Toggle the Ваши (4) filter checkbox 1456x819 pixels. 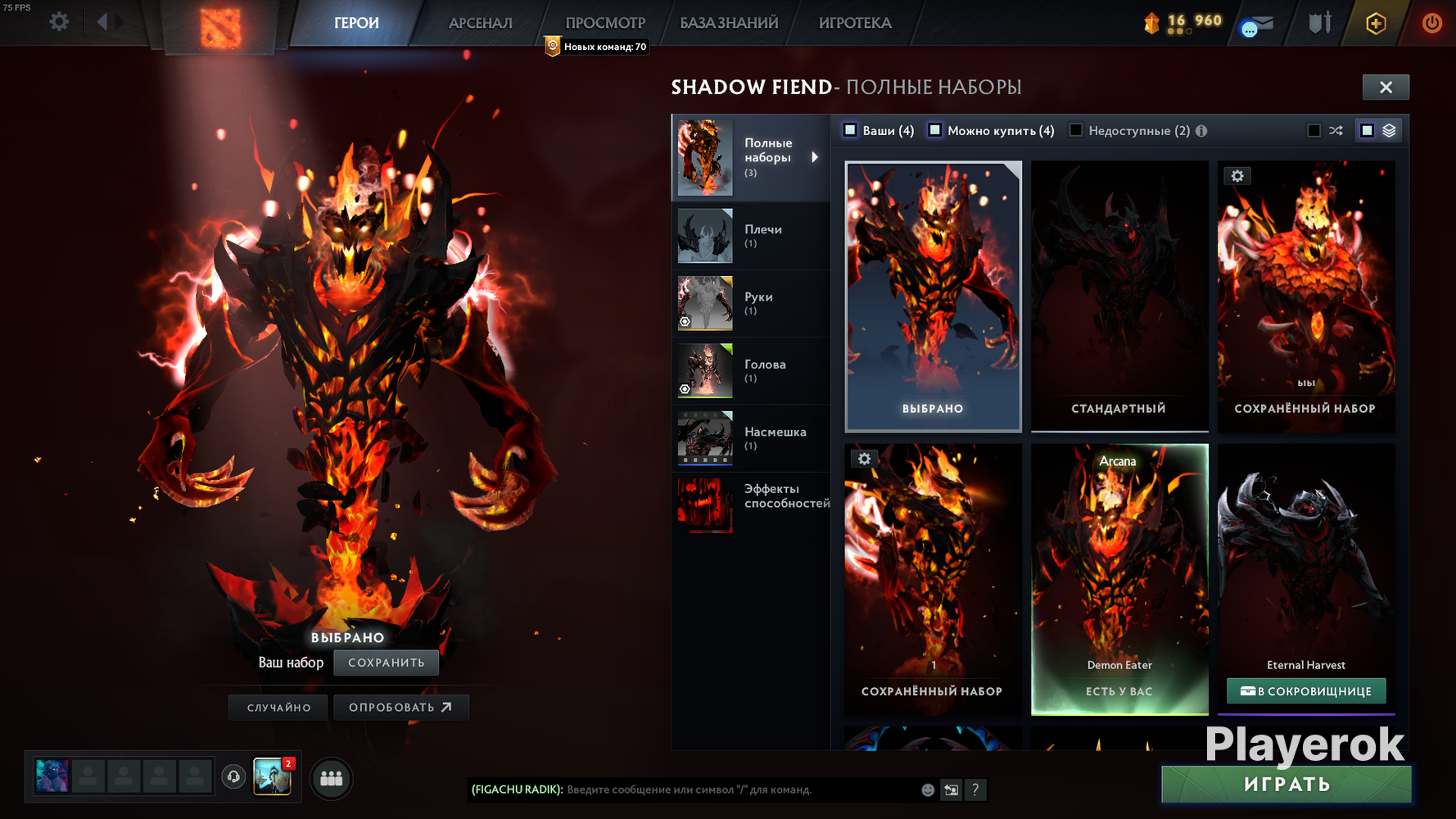(x=851, y=130)
